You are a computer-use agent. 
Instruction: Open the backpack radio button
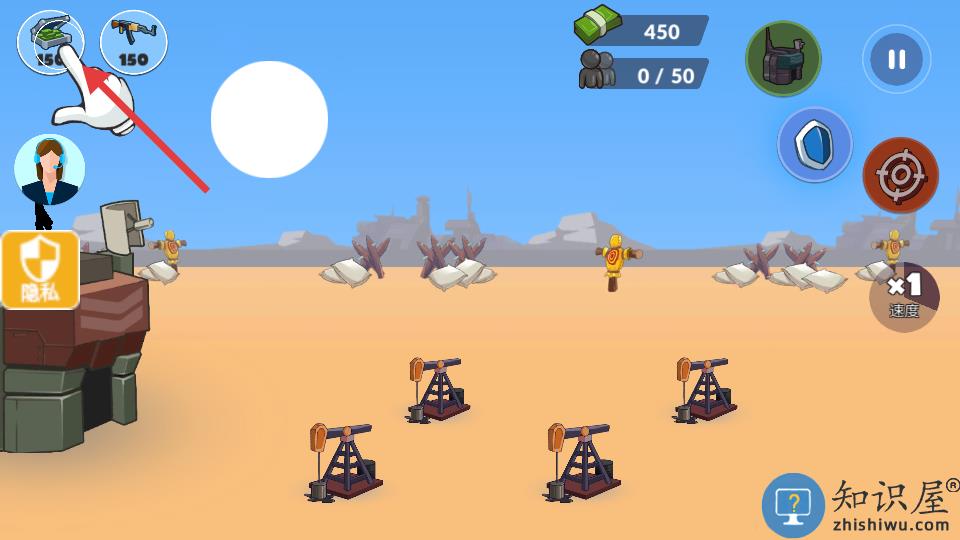(x=783, y=59)
